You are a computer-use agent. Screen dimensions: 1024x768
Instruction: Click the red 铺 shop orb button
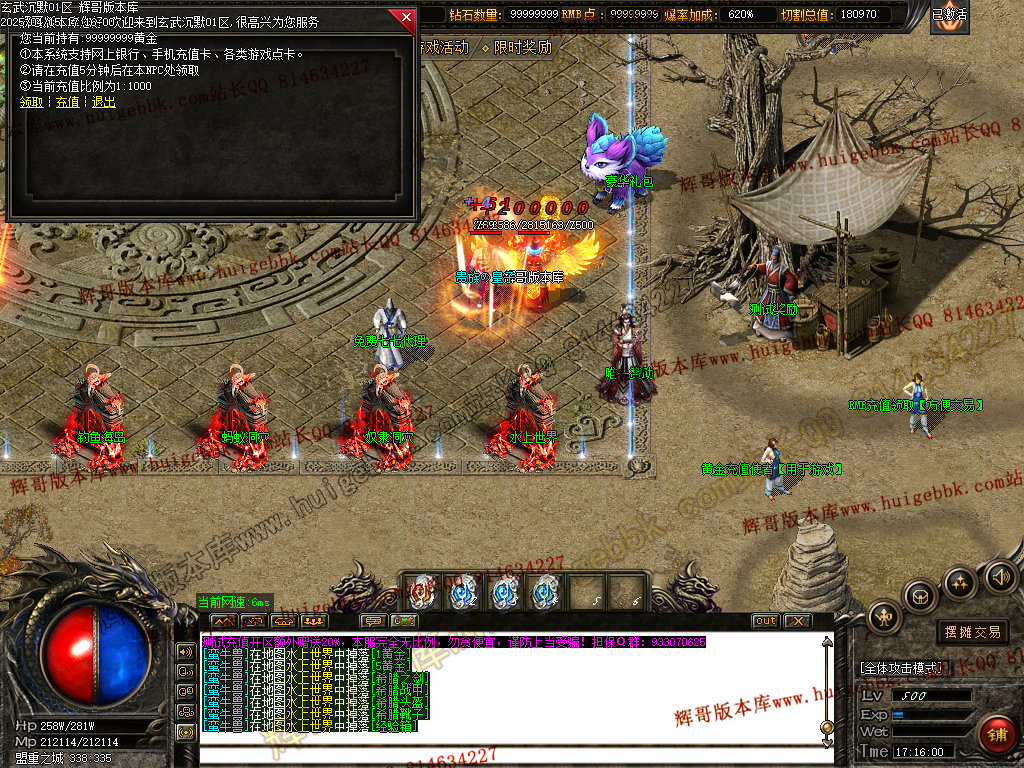(996, 735)
